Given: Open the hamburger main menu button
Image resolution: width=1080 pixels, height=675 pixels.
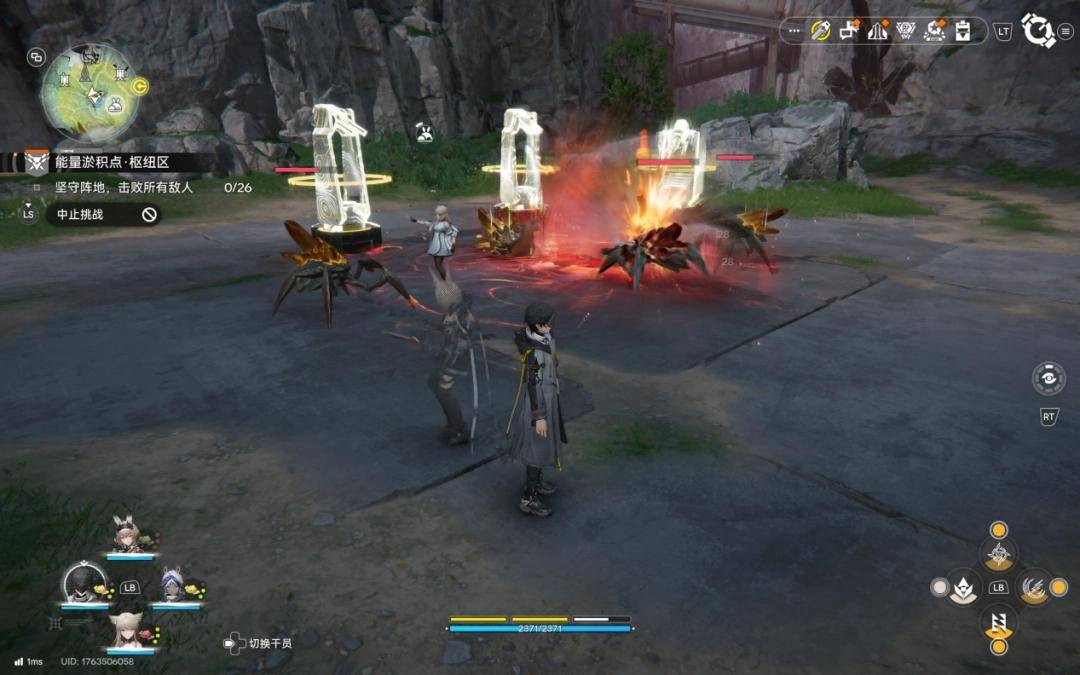Looking at the screenshot, I should [x=1066, y=31].
